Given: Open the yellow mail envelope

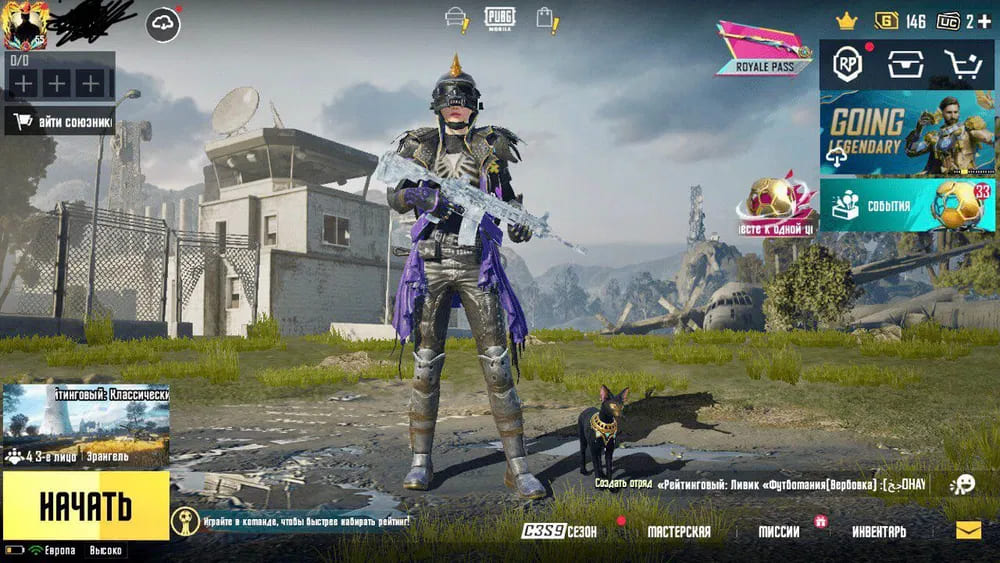Looking at the screenshot, I should (x=968, y=531).
